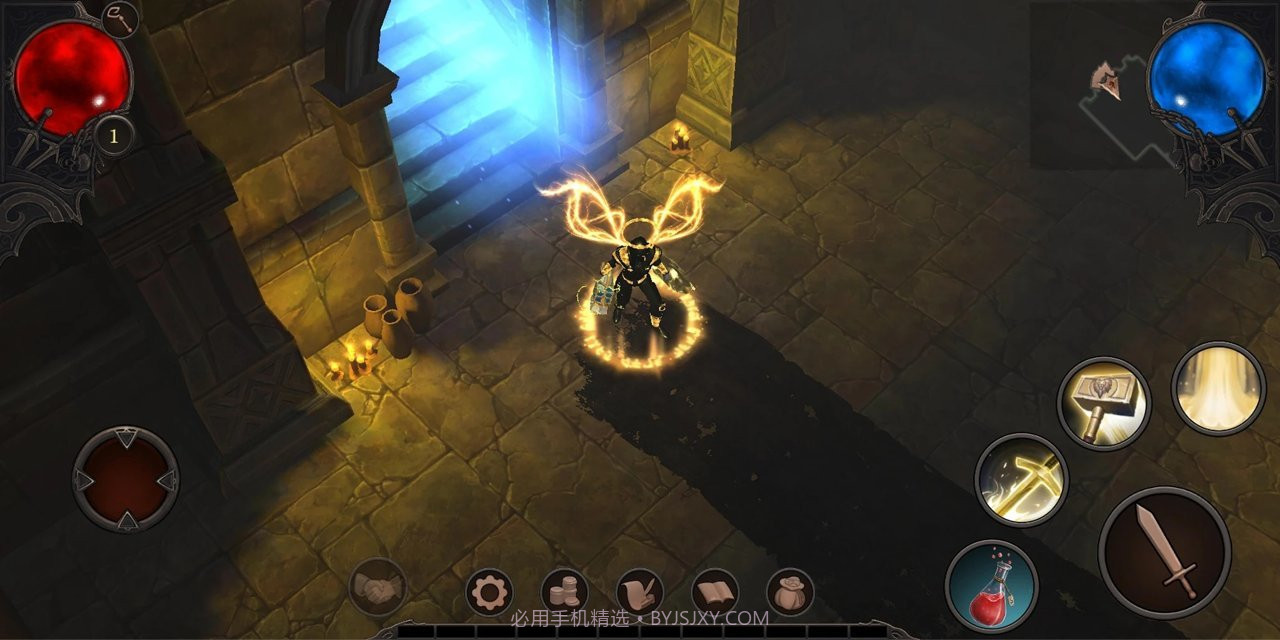The width and height of the screenshot is (1280, 640).
Task: Drink the red health potion
Action: (991, 587)
